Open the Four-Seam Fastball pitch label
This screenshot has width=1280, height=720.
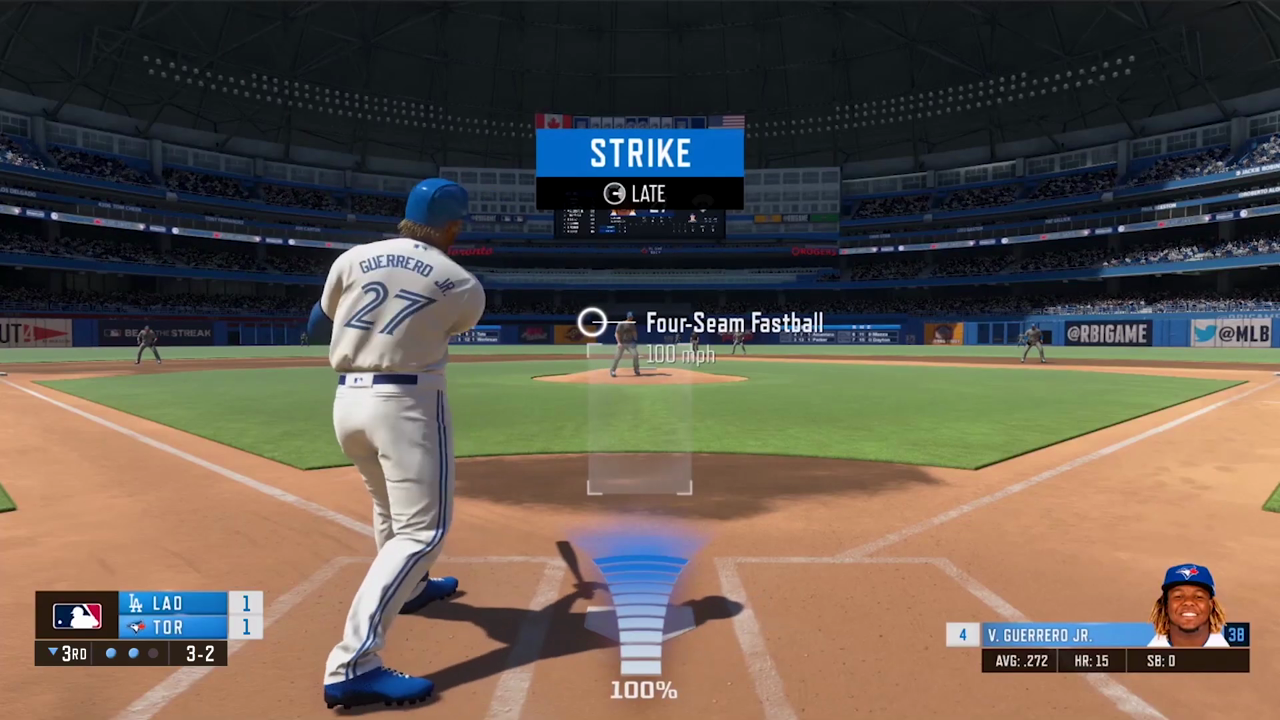[735, 322]
